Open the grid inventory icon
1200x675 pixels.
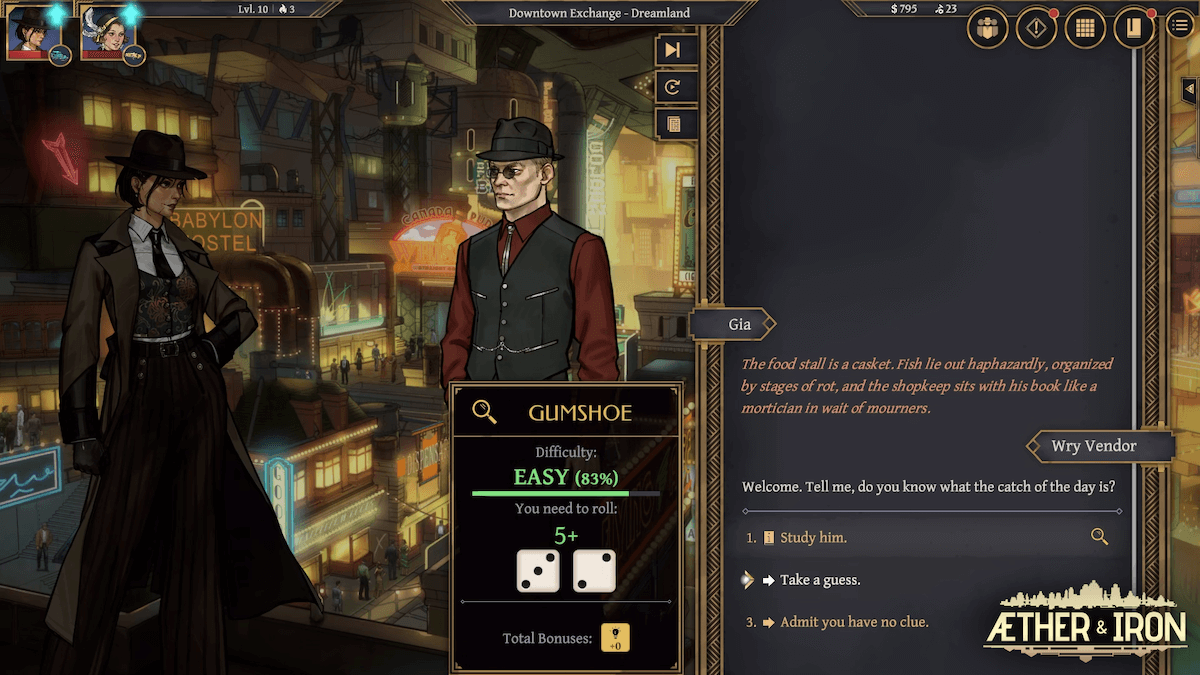coord(1085,27)
